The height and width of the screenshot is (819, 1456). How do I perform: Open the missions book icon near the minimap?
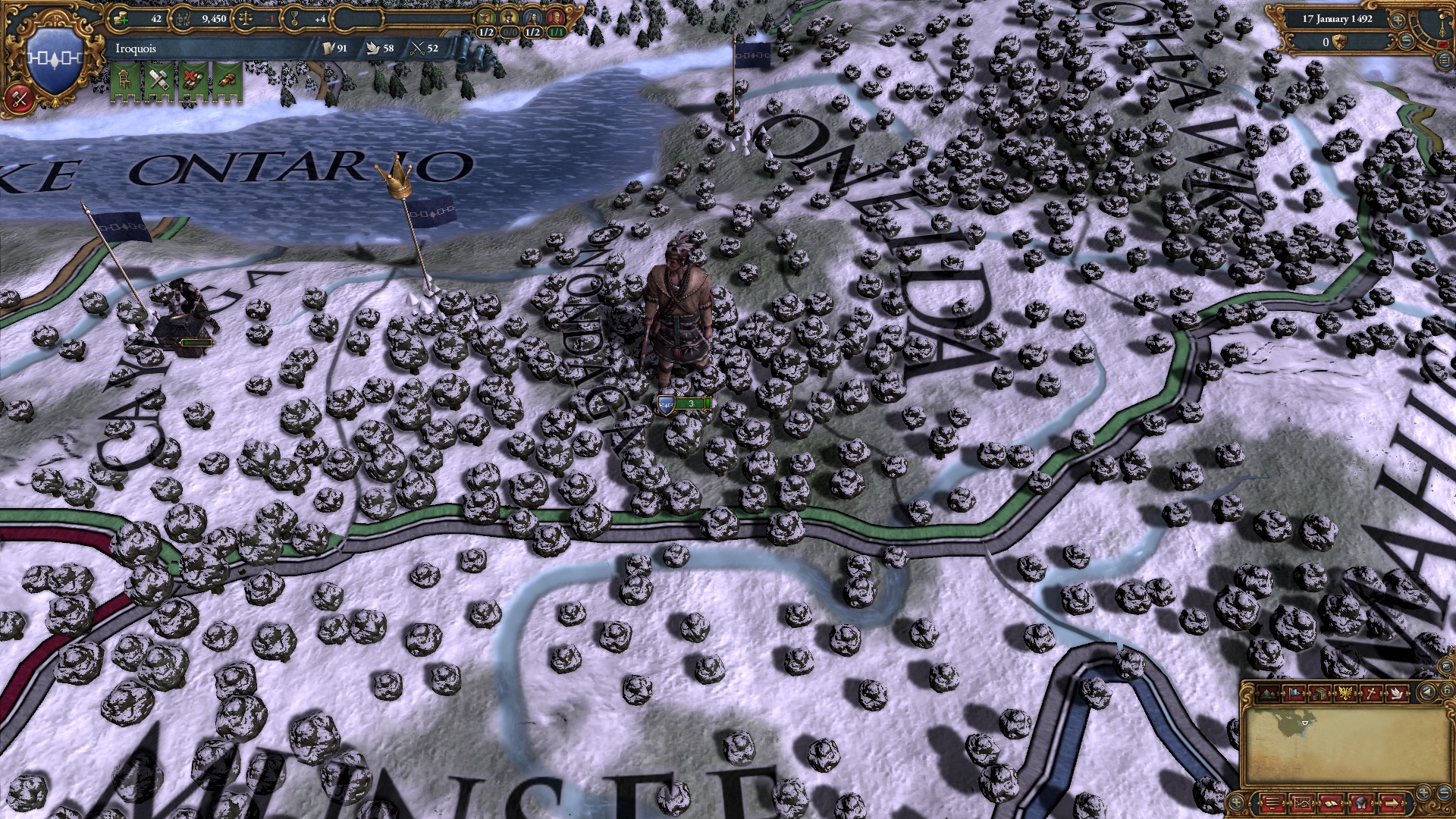point(1332,804)
